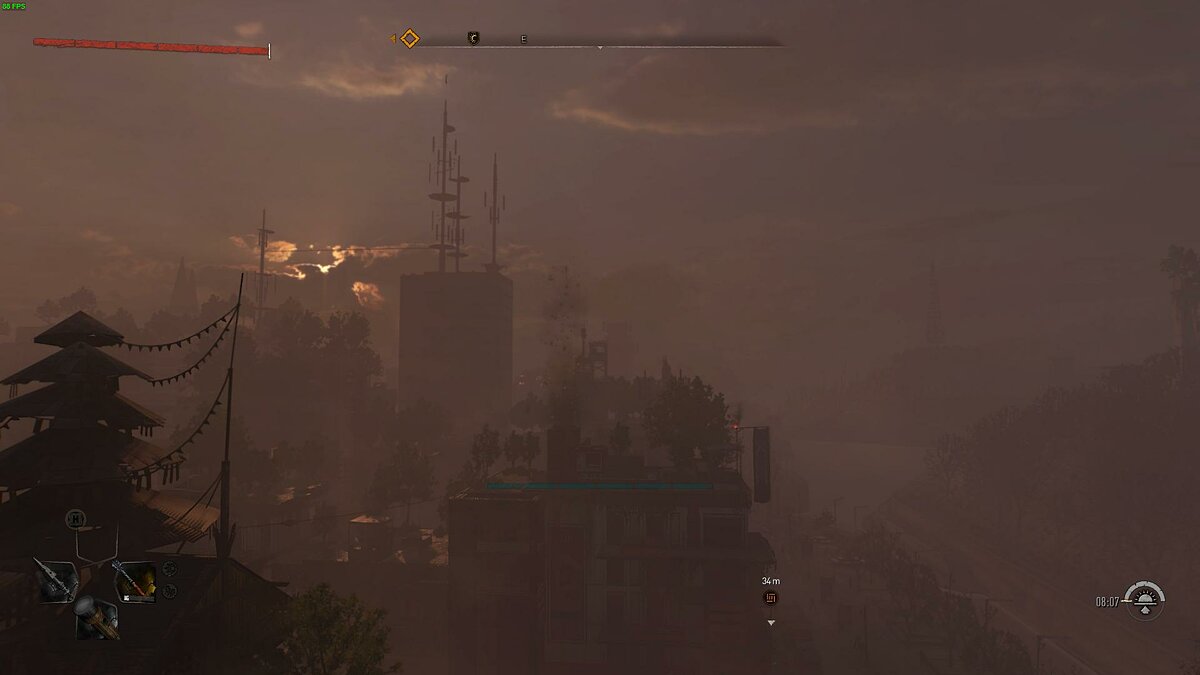Select the brass-handled hammer weapon slot

pyautogui.click(x=95, y=617)
